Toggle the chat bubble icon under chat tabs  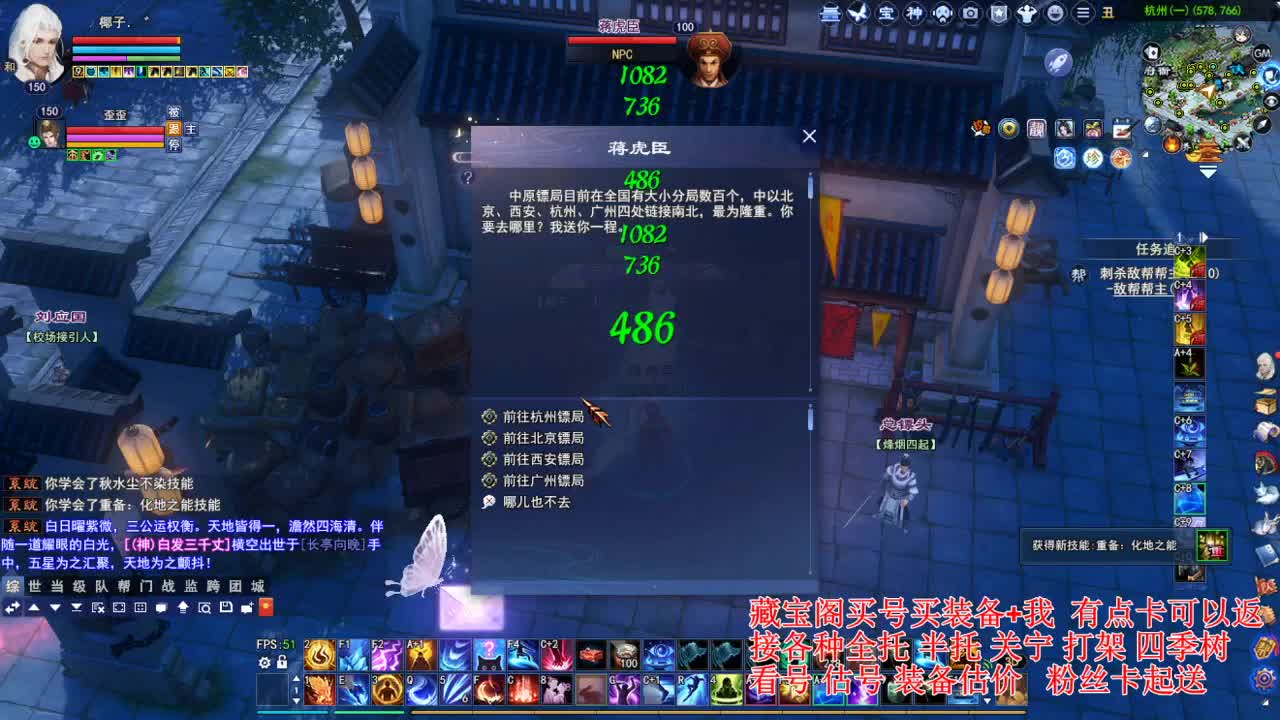coord(161,607)
